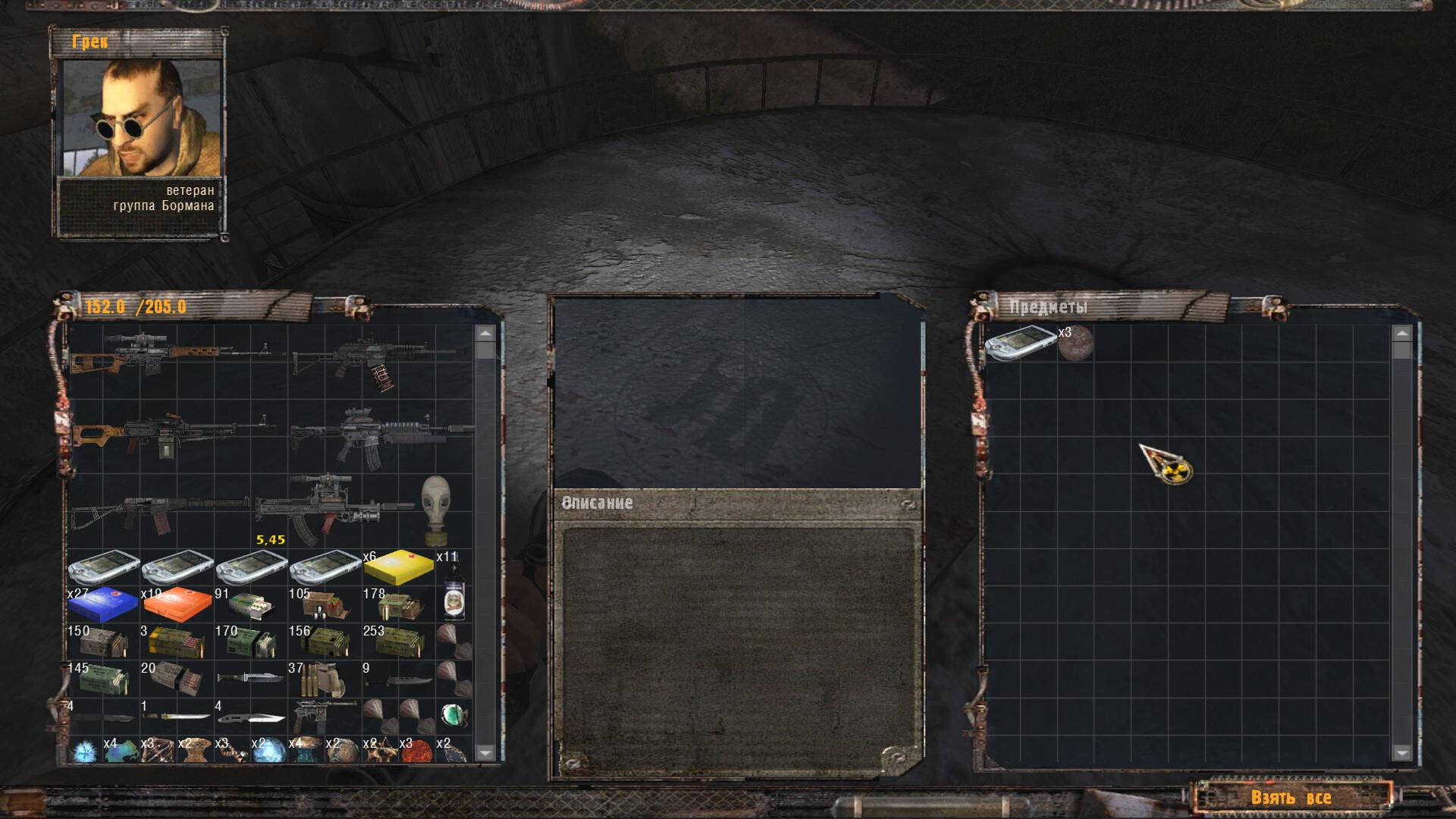Choose the red glowing orb artifact x3
The height and width of the screenshot is (819, 1456).
point(416,751)
